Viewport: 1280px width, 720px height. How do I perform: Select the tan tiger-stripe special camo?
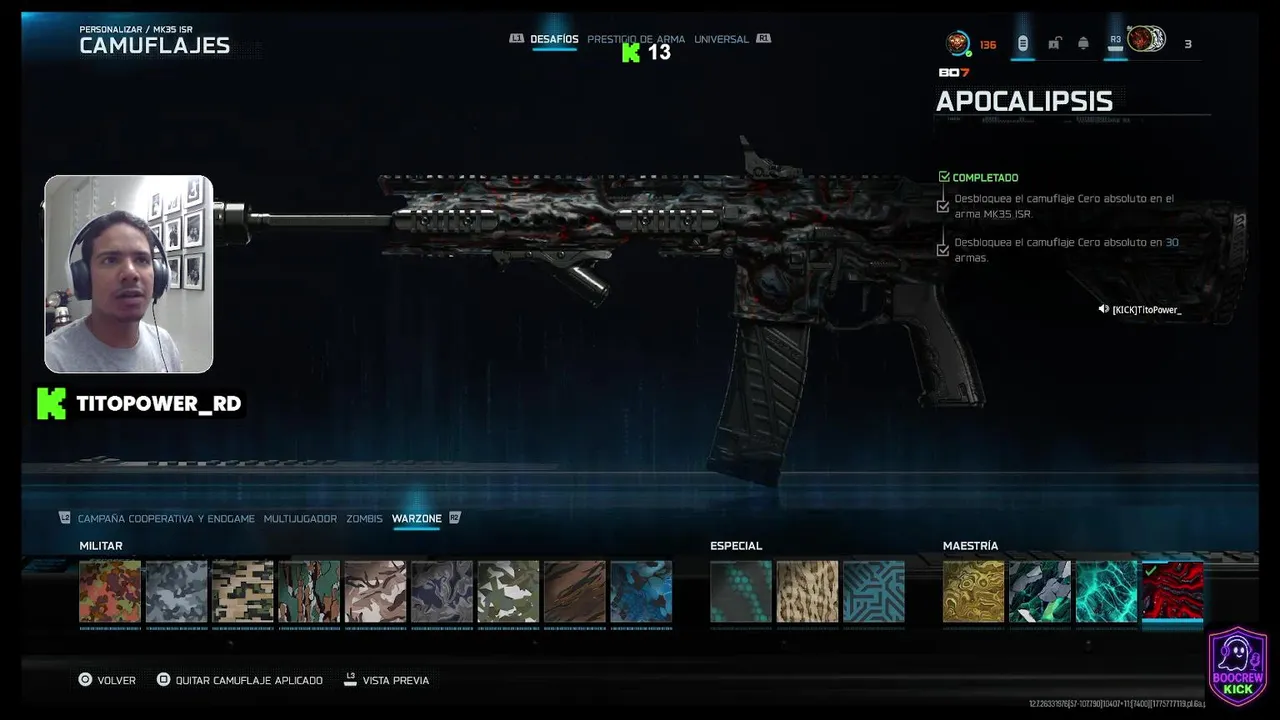(807, 592)
